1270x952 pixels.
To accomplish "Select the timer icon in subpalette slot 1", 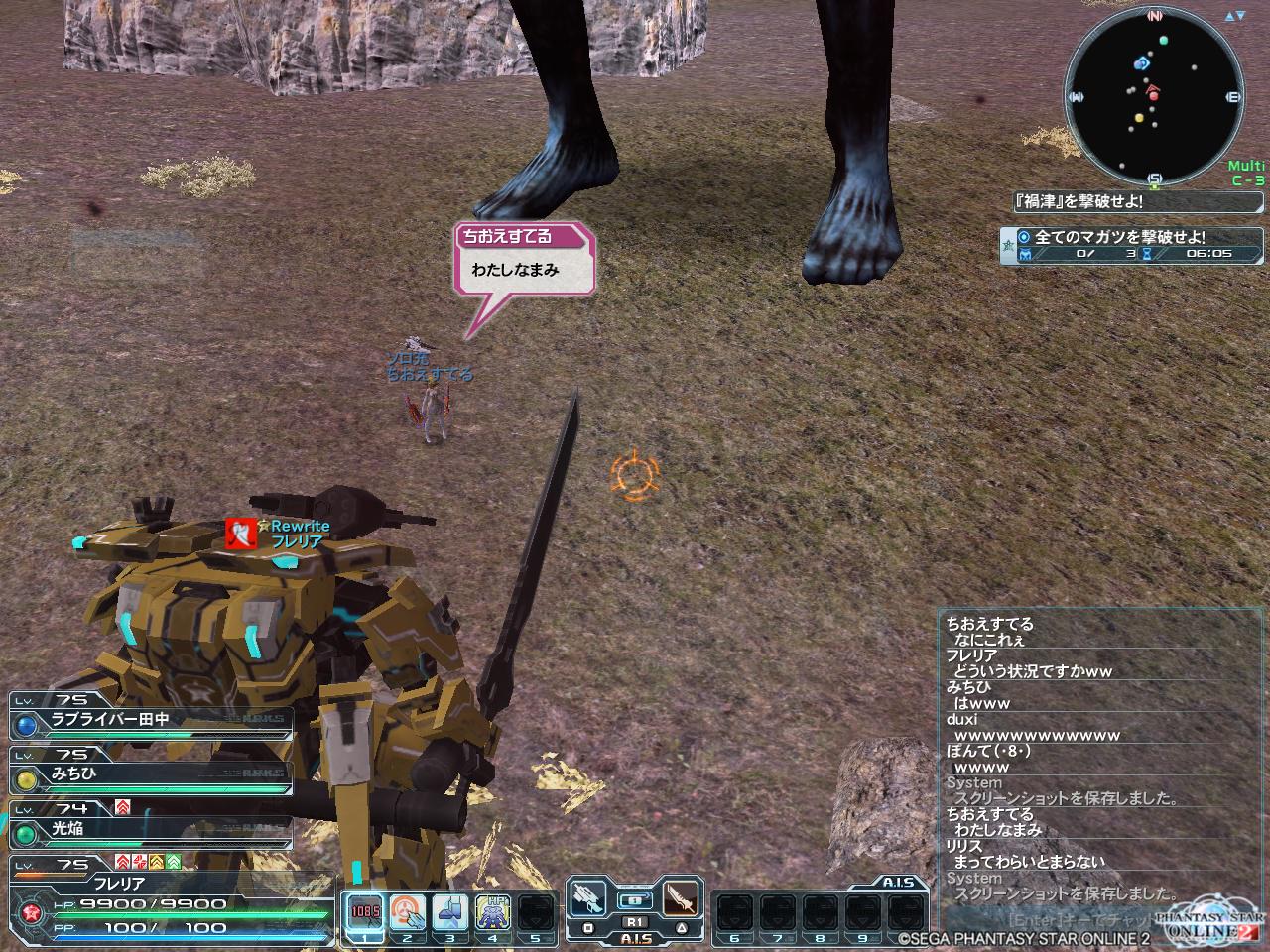I will (x=362, y=911).
